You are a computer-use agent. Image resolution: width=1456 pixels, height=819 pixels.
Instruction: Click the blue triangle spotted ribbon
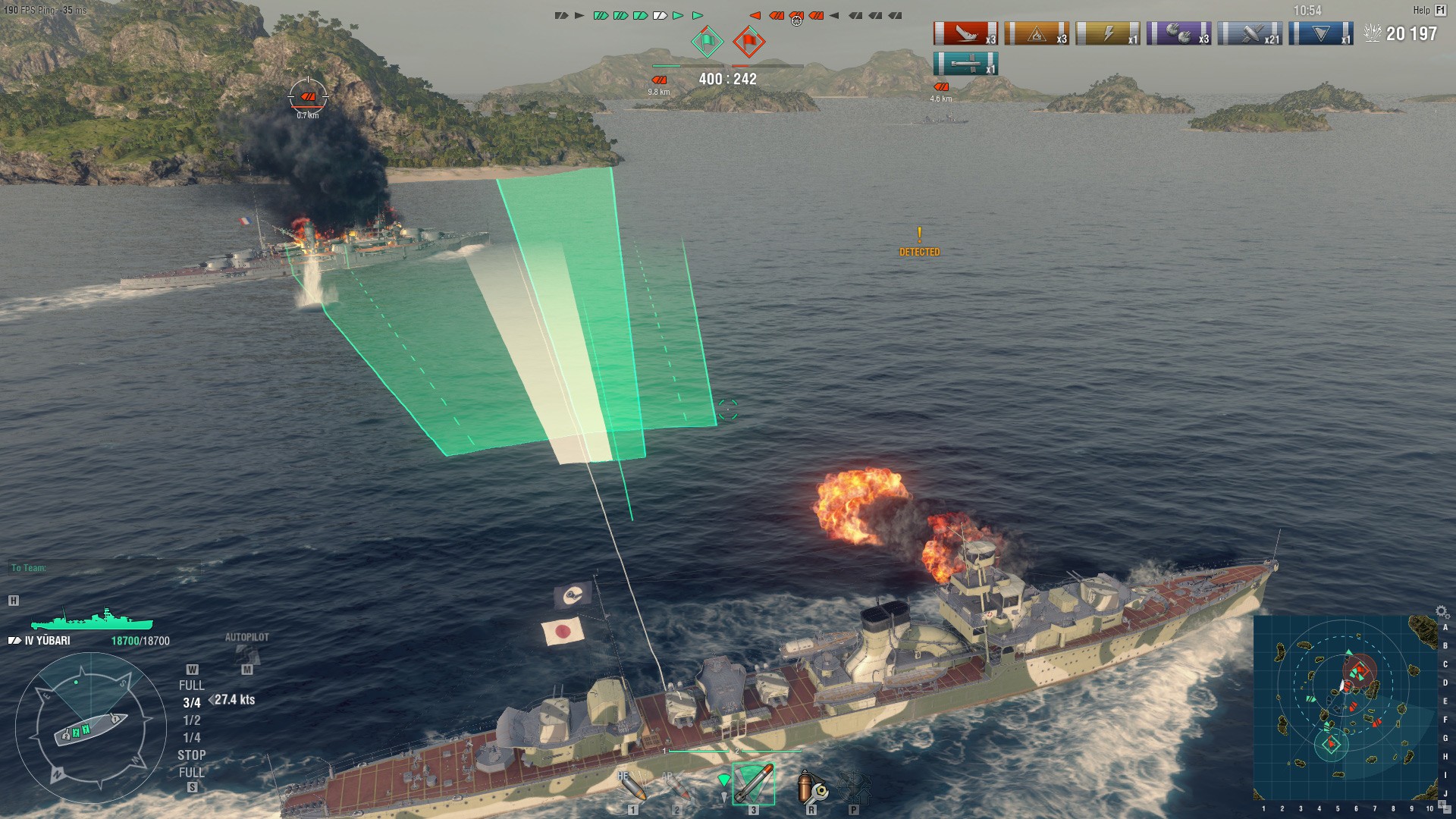tap(1321, 34)
